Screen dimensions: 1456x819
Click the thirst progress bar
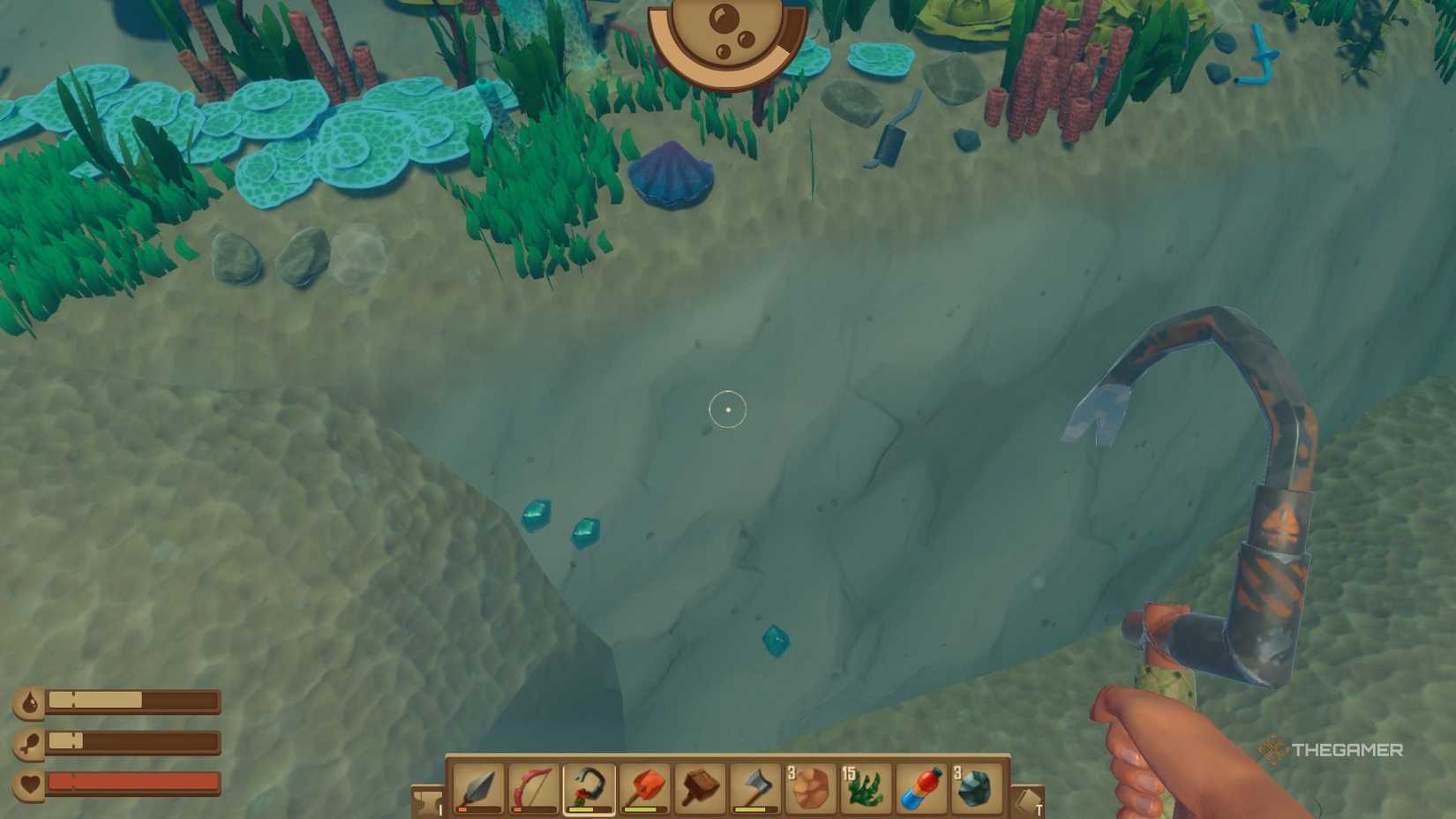click(x=132, y=698)
